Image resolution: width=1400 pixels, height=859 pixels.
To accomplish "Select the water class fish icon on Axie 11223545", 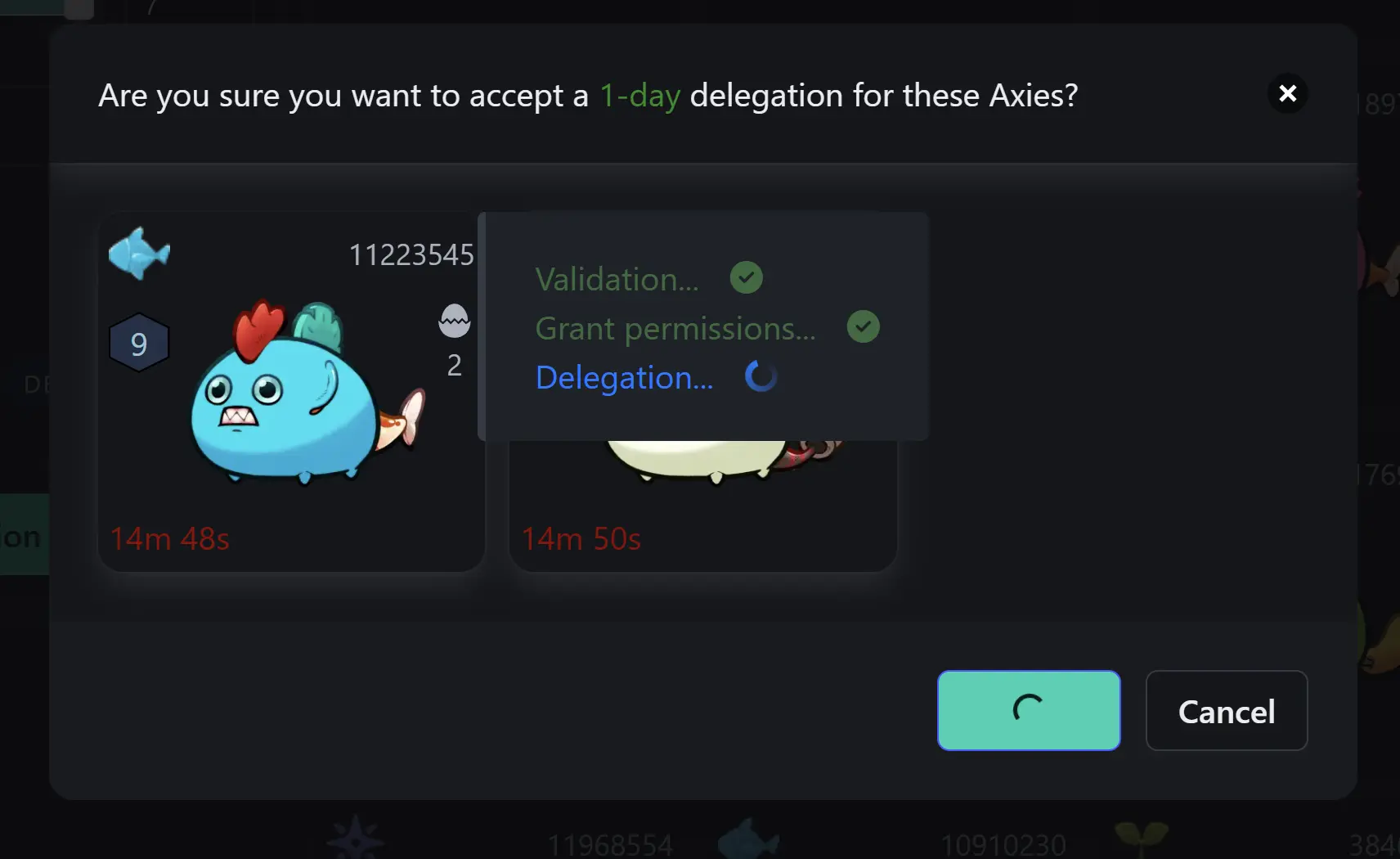I will coord(139,254).
